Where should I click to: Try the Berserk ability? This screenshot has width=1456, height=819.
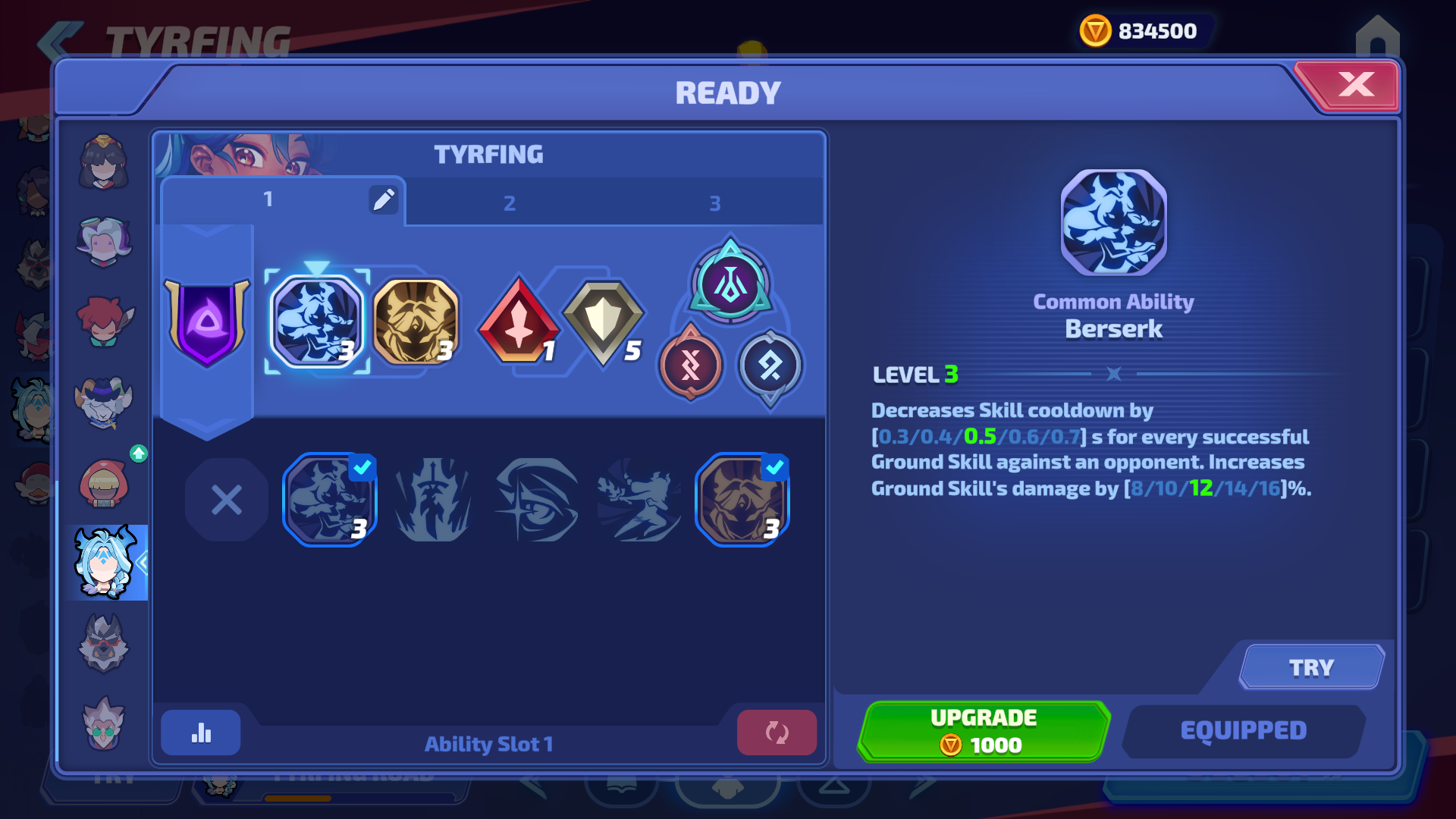pos(1311,667)
